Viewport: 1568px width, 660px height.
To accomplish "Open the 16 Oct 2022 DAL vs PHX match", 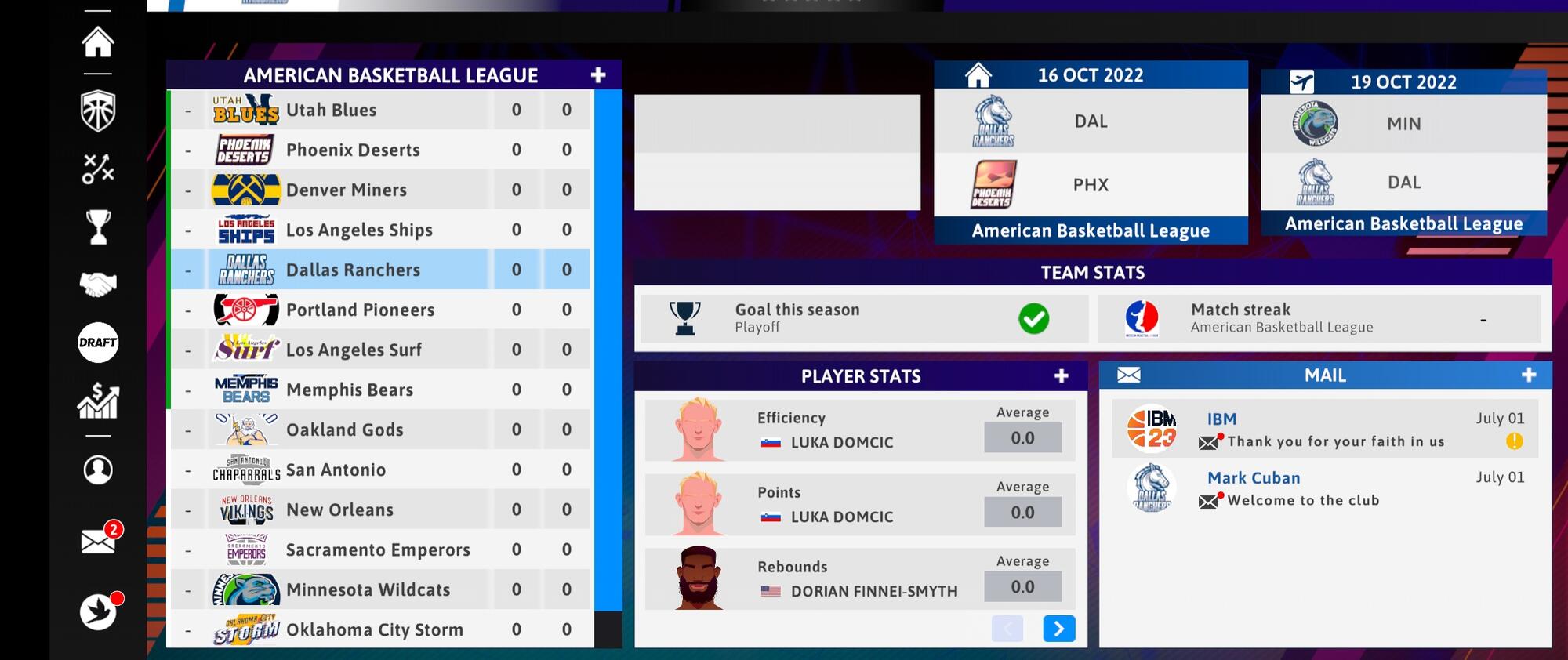I will point(1090,154).
